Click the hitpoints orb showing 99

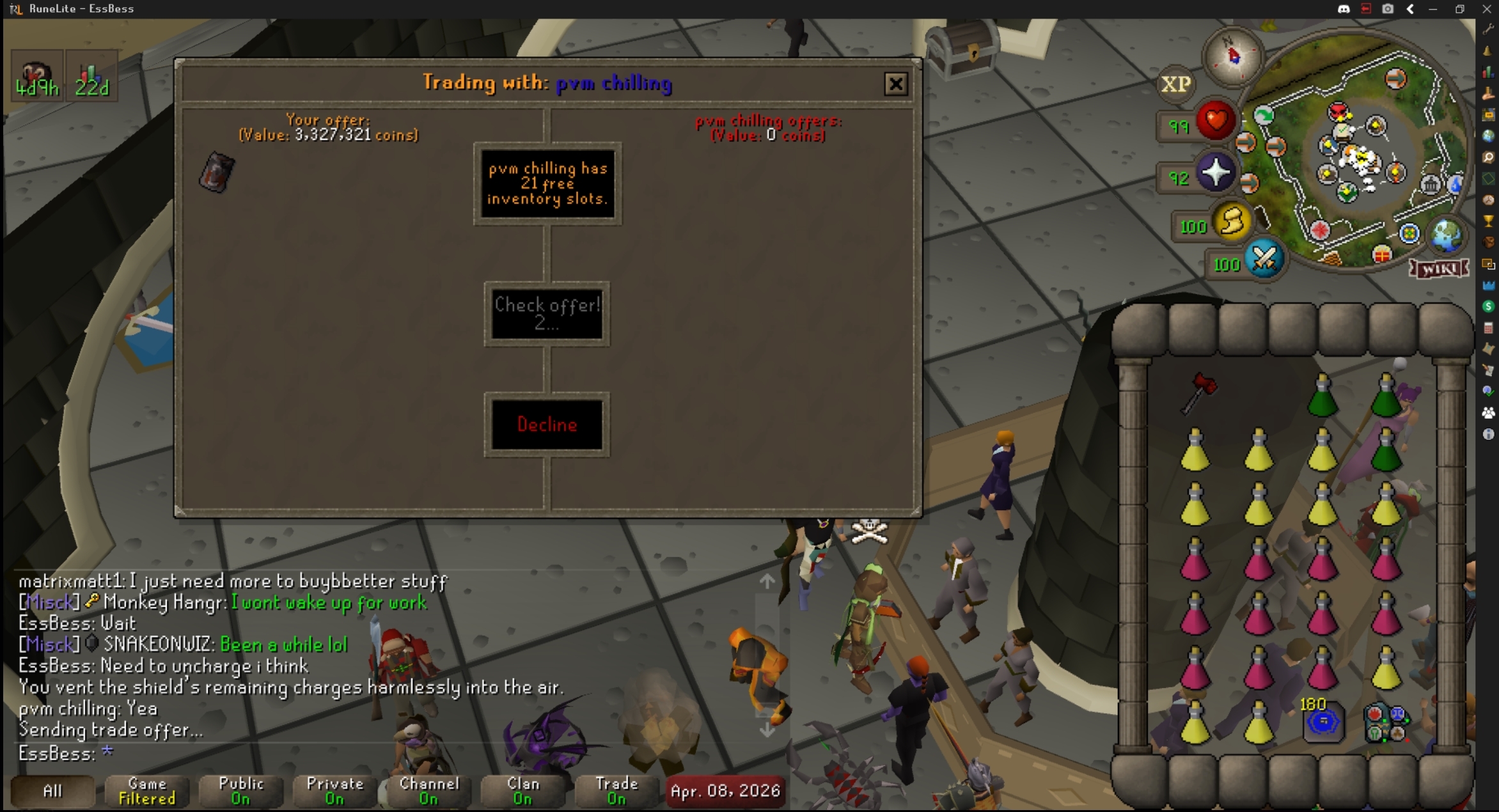(1214, 121)
